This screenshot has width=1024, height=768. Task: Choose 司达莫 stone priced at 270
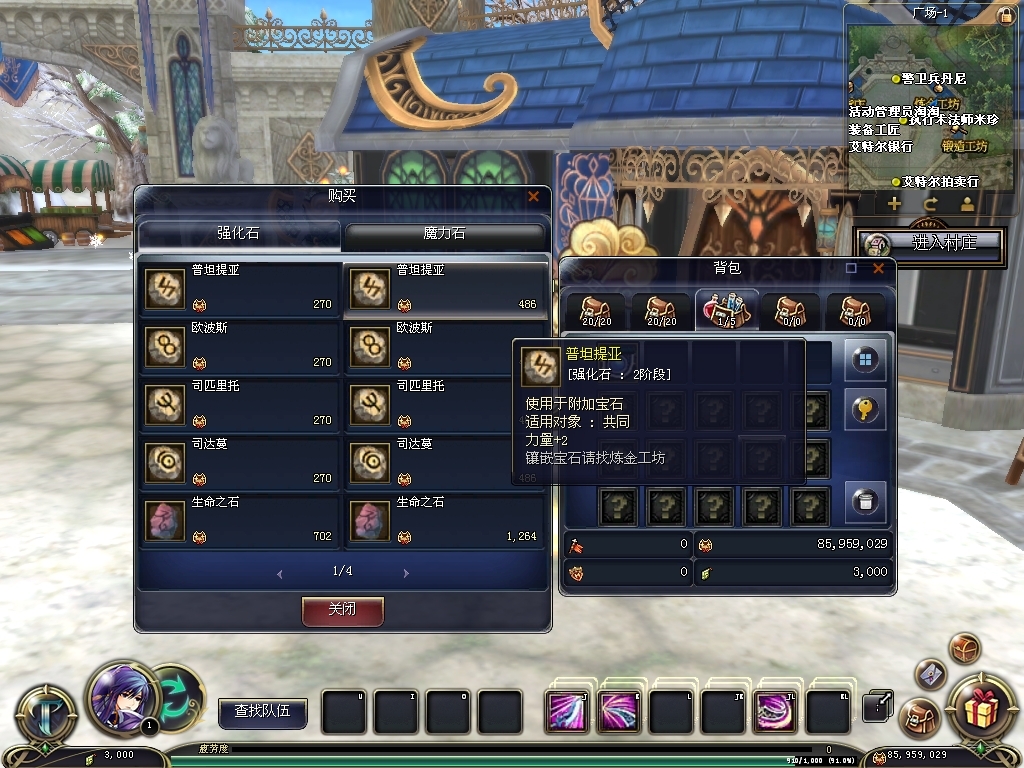point(239,462)
